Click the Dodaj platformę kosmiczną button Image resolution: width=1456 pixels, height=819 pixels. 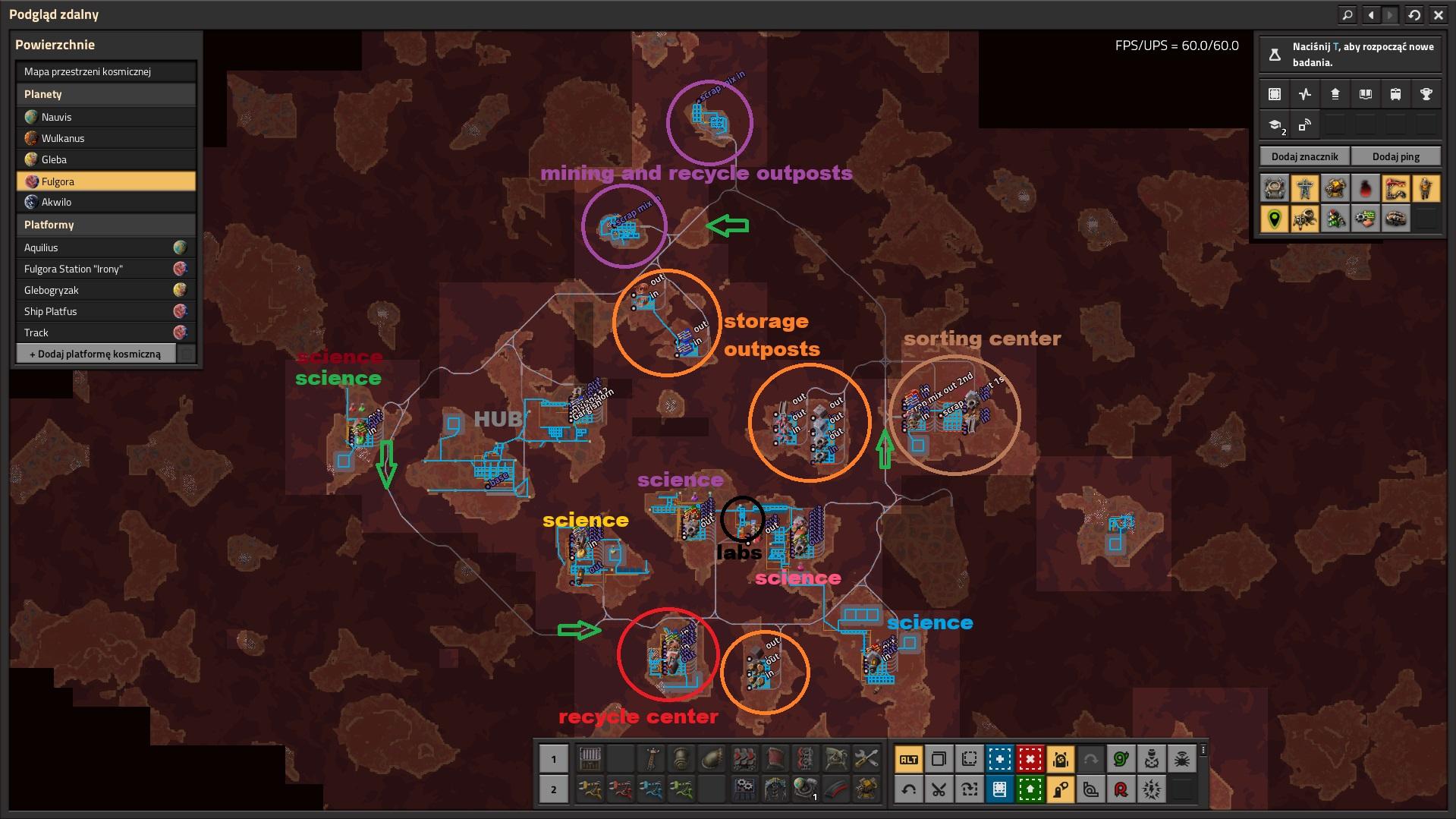[96, 354]
